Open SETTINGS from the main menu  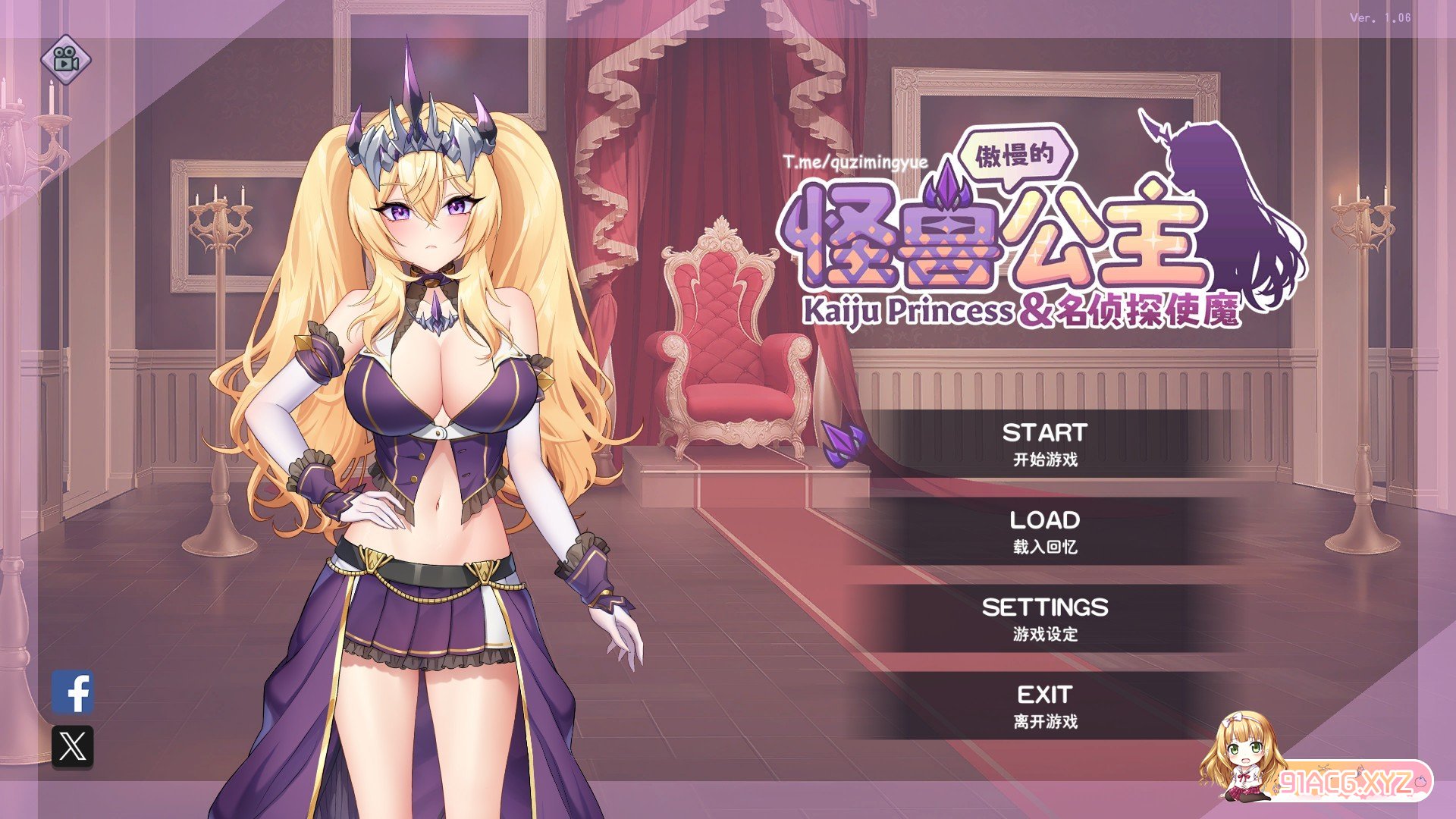[1044, 607]
